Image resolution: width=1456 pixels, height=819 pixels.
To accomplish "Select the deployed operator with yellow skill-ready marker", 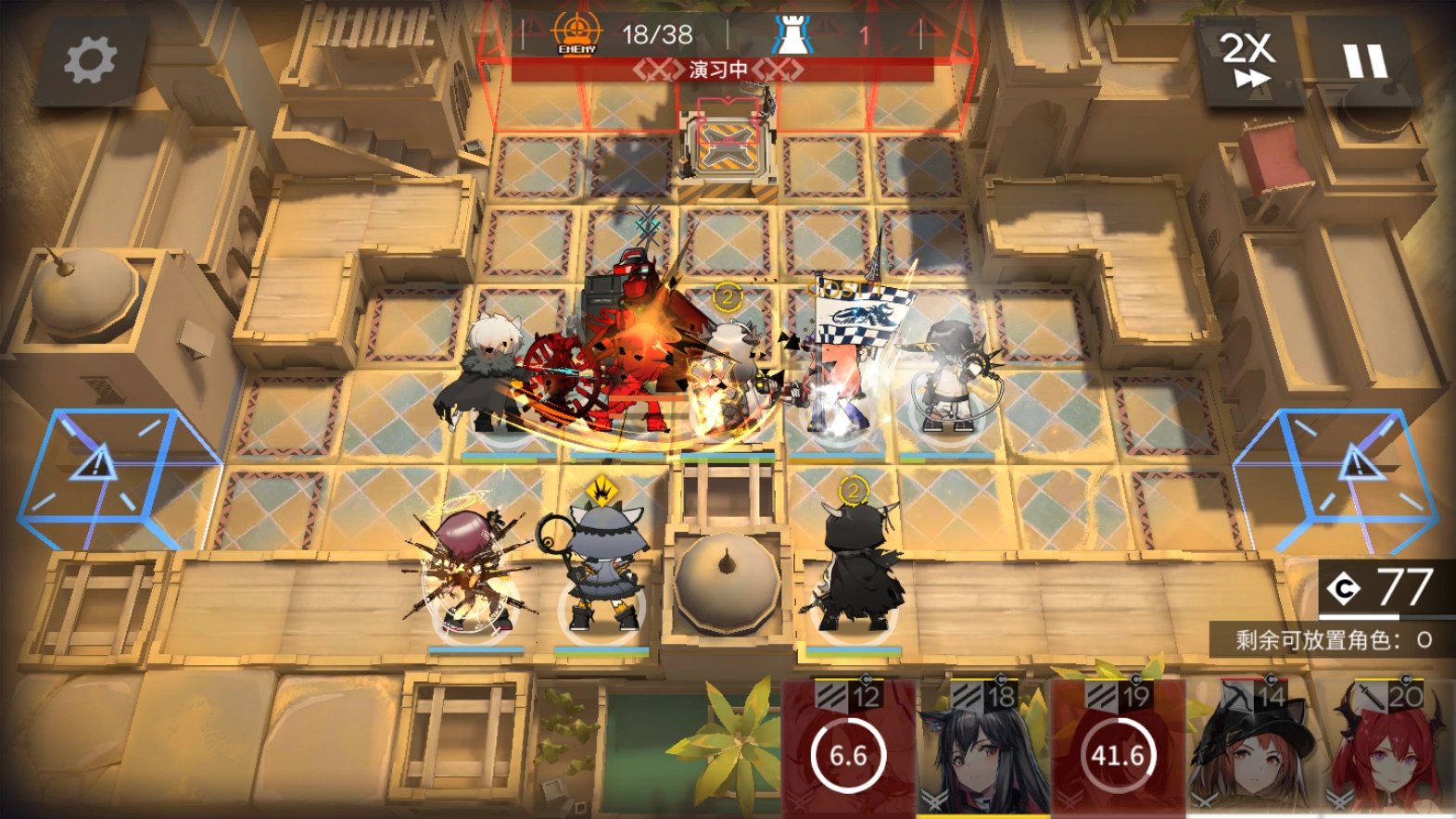I will pos(602,567).
